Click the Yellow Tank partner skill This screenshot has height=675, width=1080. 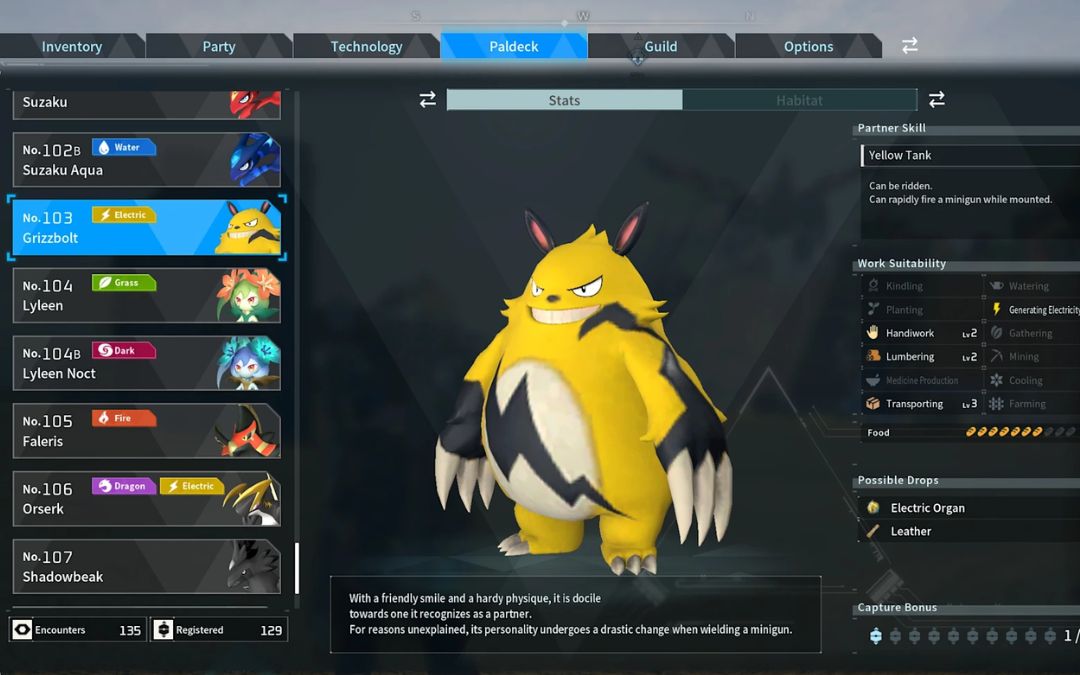click(x=900, y=155)
